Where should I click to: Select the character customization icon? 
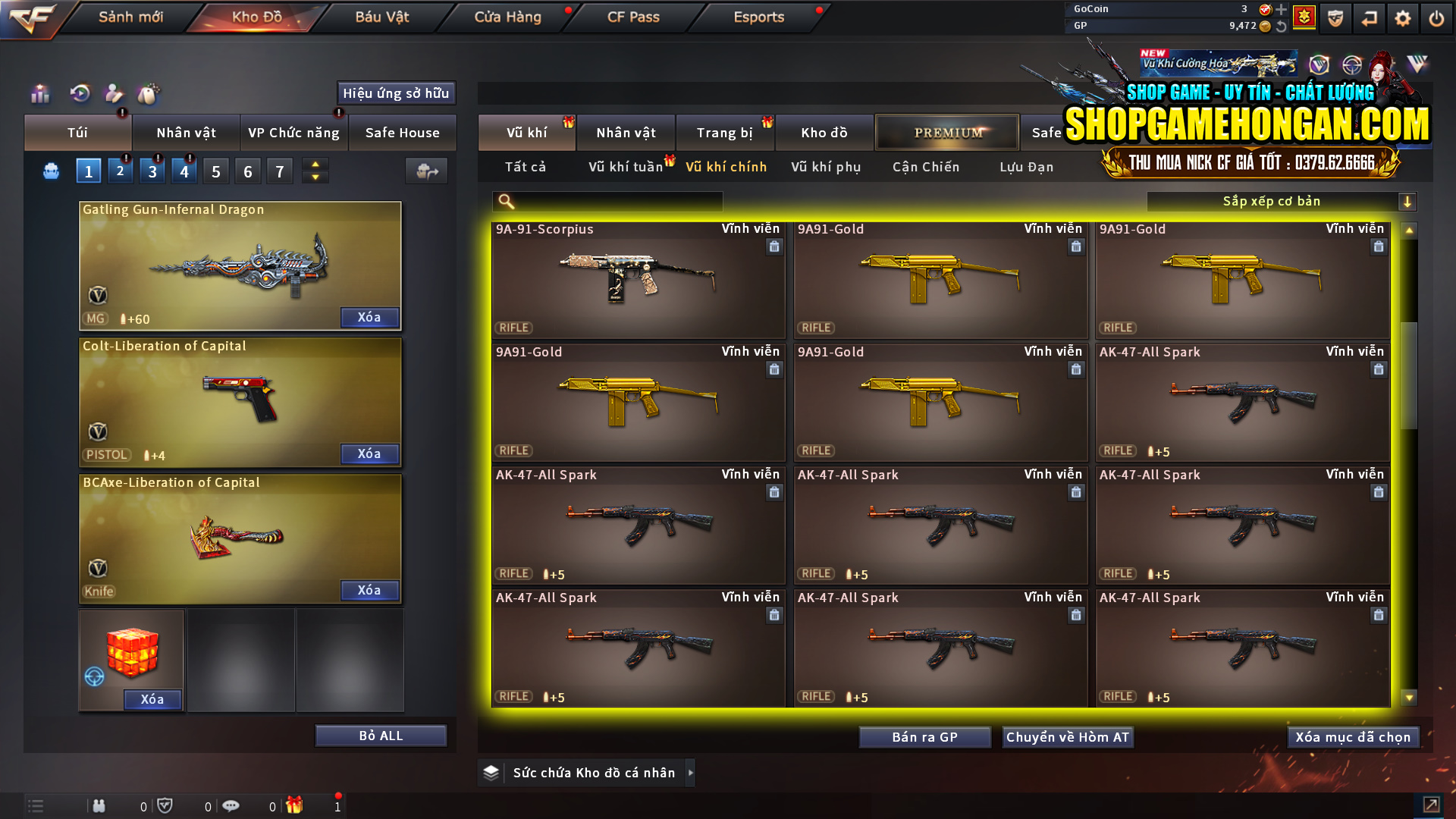coord(114,93)
